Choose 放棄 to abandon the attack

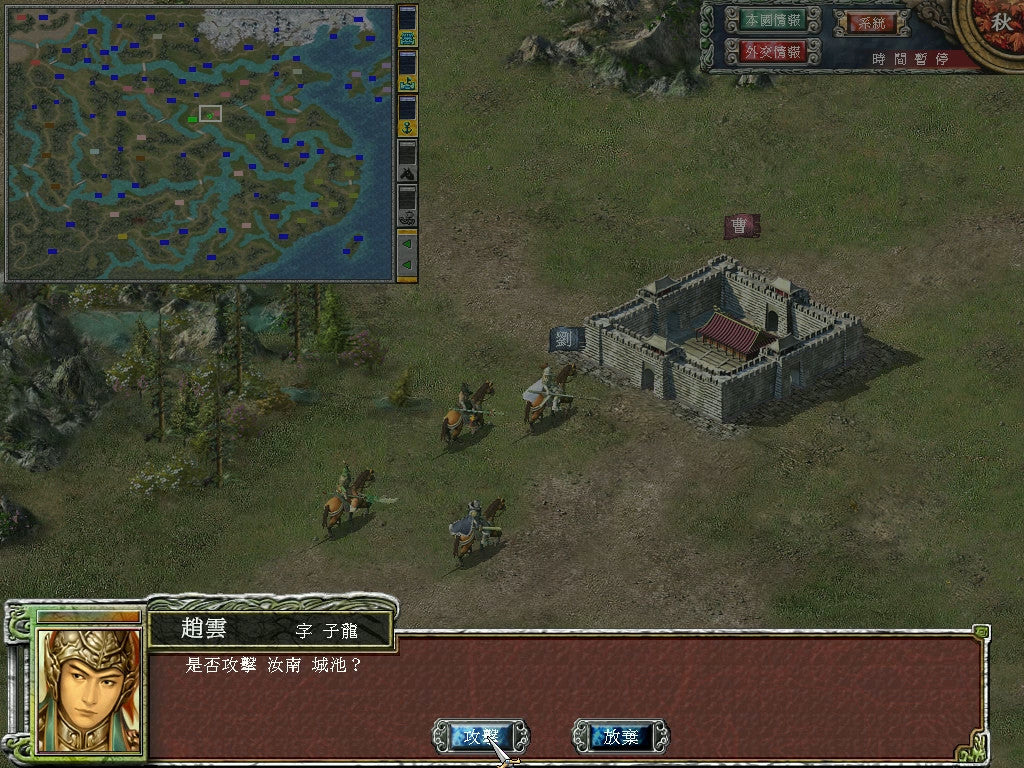621,737
